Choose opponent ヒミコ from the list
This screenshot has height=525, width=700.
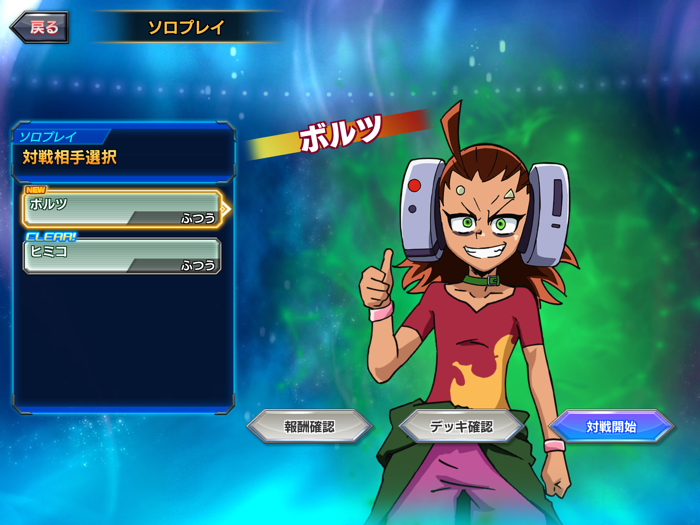[x=121, y=256]
